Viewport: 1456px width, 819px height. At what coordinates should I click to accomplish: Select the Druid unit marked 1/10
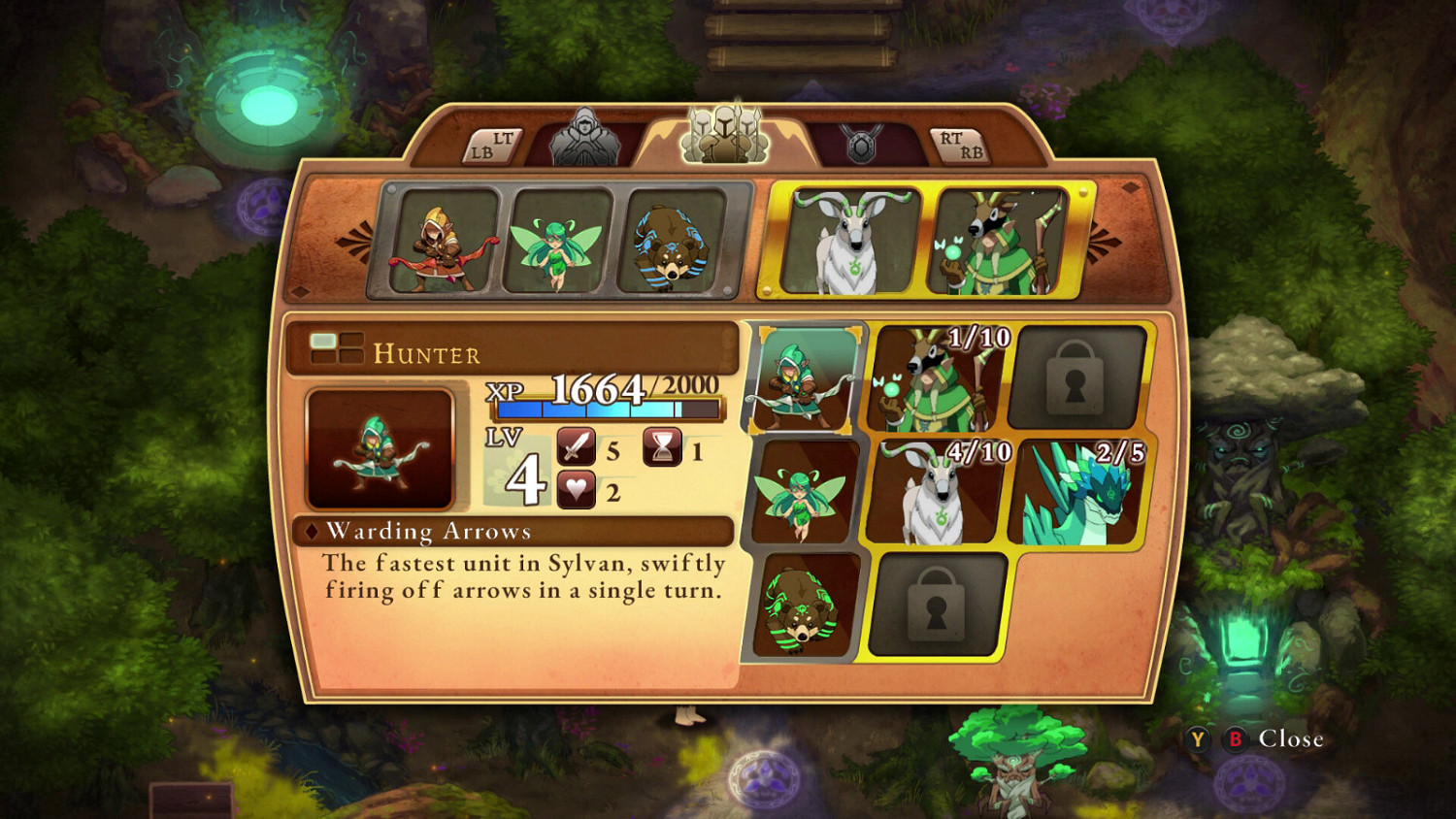click(934, 380)
